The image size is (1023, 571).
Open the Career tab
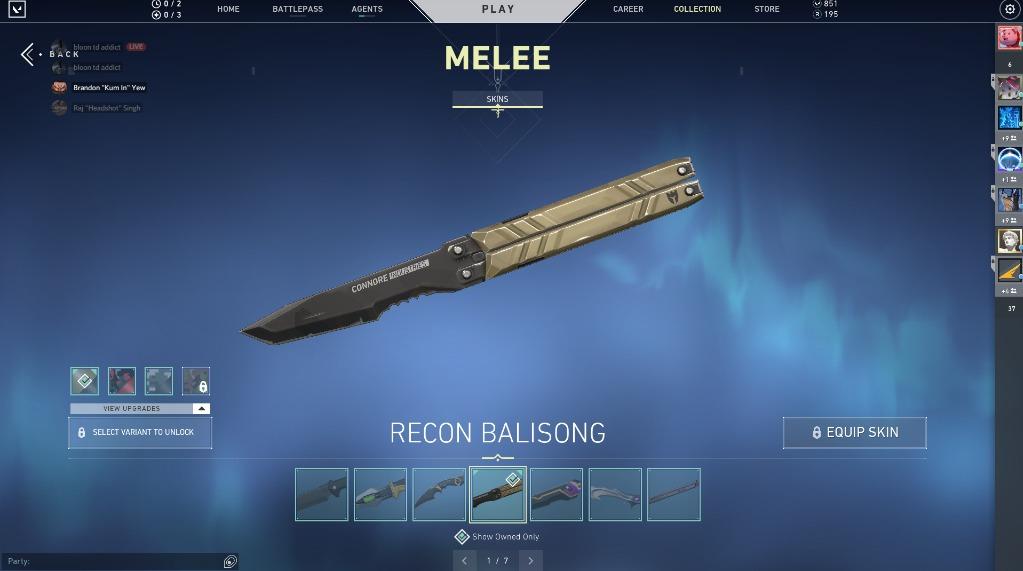(628, 9)
